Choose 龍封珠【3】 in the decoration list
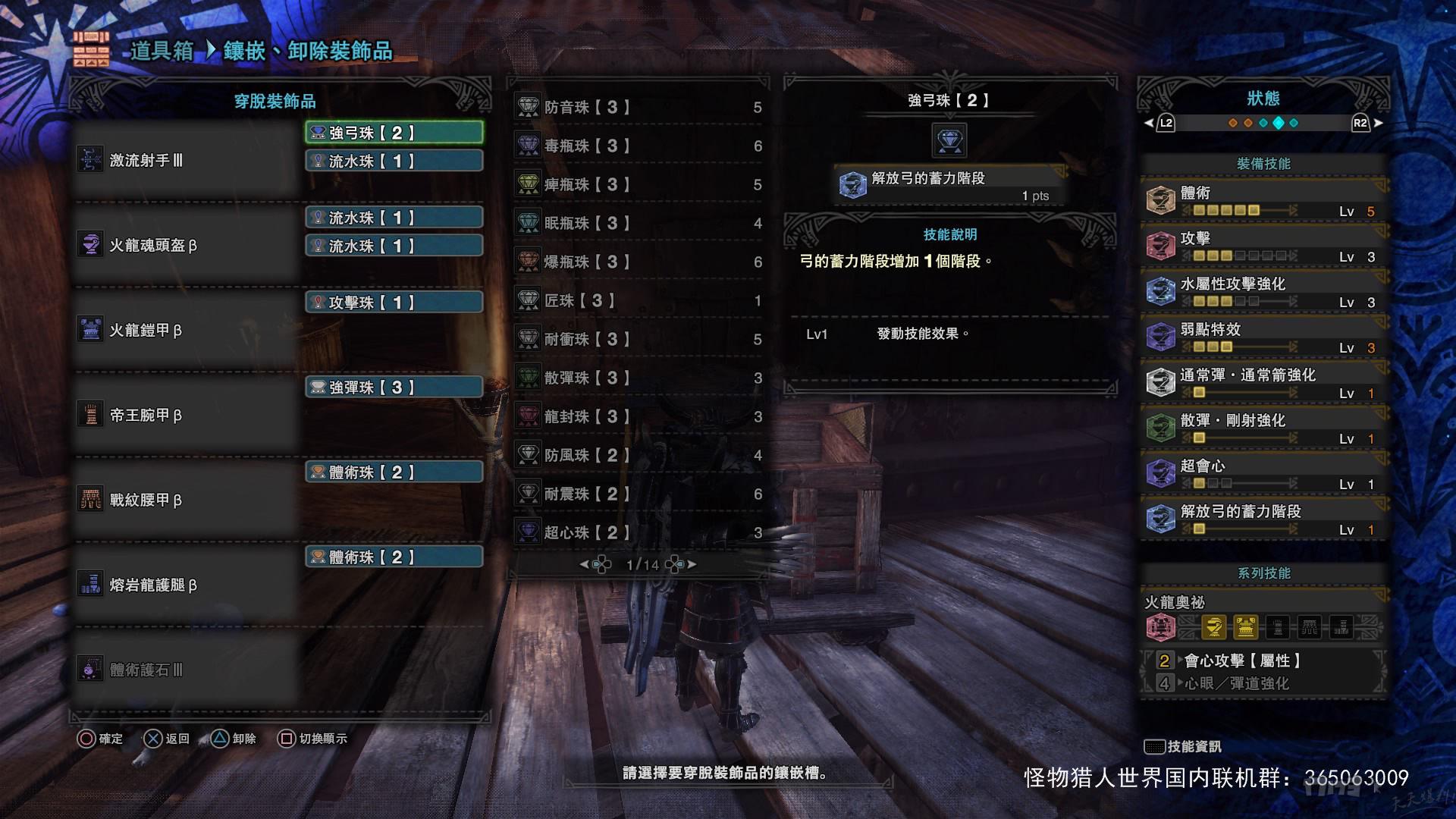Screen dimensions: 1456x819 (639, 416)
